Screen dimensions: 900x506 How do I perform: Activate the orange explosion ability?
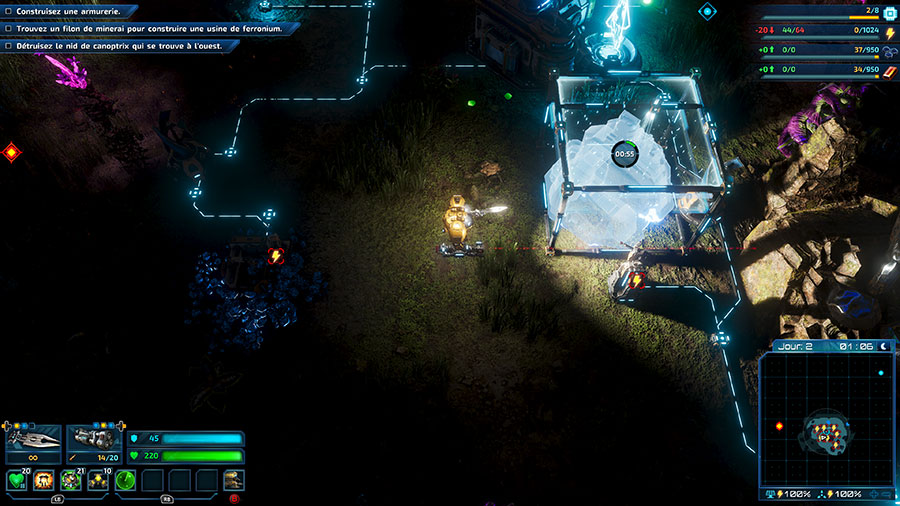(x=44, y=481)
